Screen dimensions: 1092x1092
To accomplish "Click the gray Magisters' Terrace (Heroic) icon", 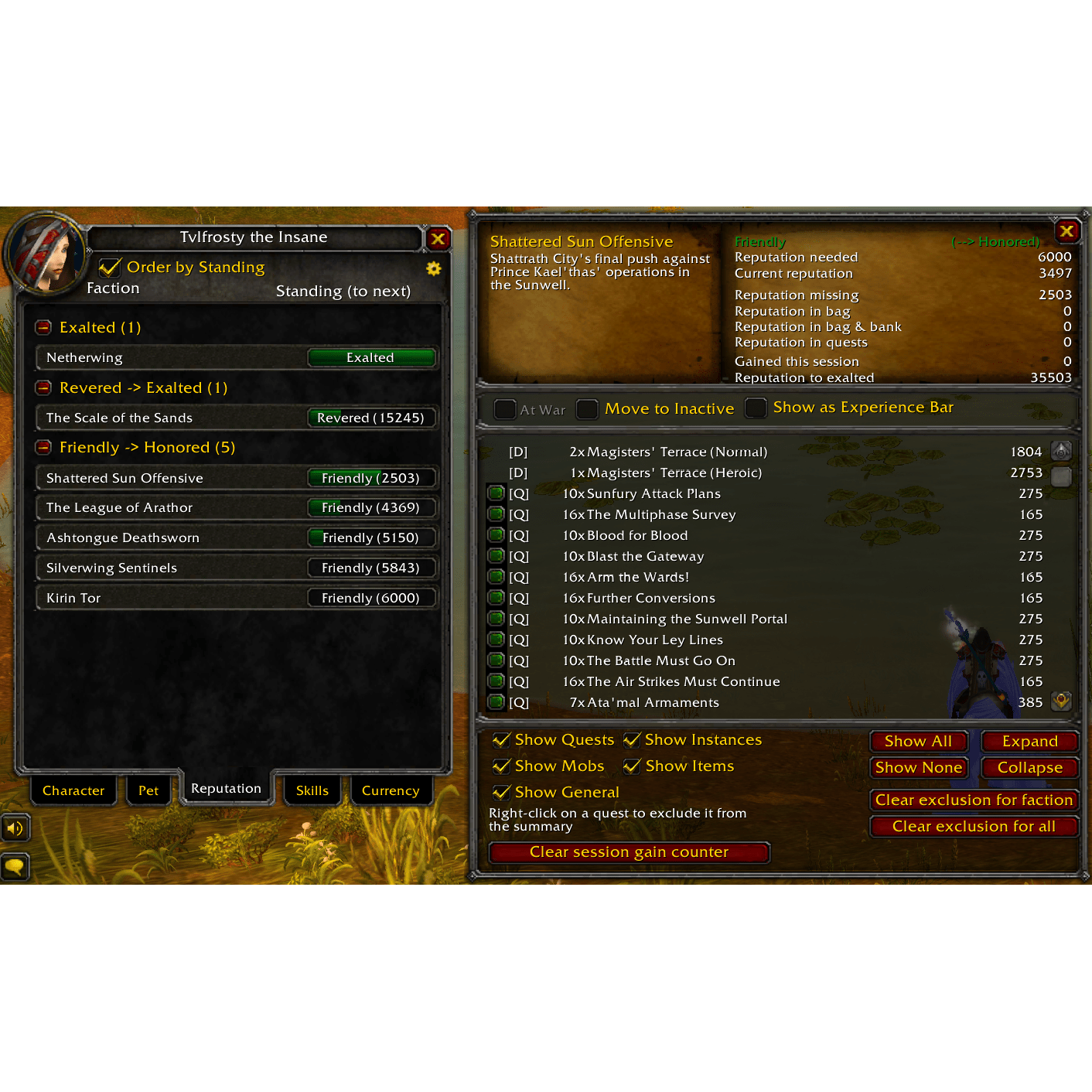I will (1061, 475).
